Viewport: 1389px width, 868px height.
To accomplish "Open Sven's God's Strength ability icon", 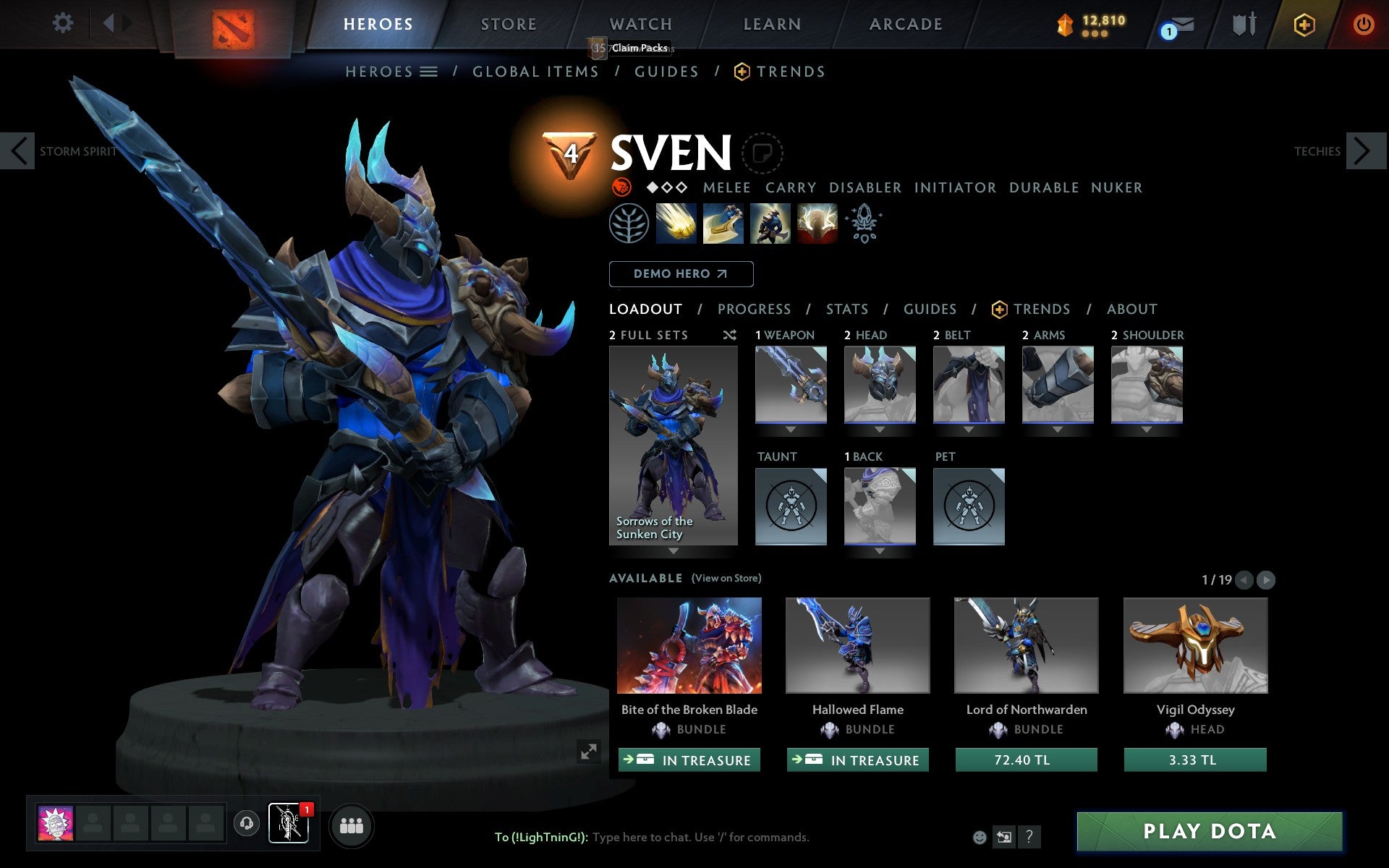I will [x=817, y=224].
